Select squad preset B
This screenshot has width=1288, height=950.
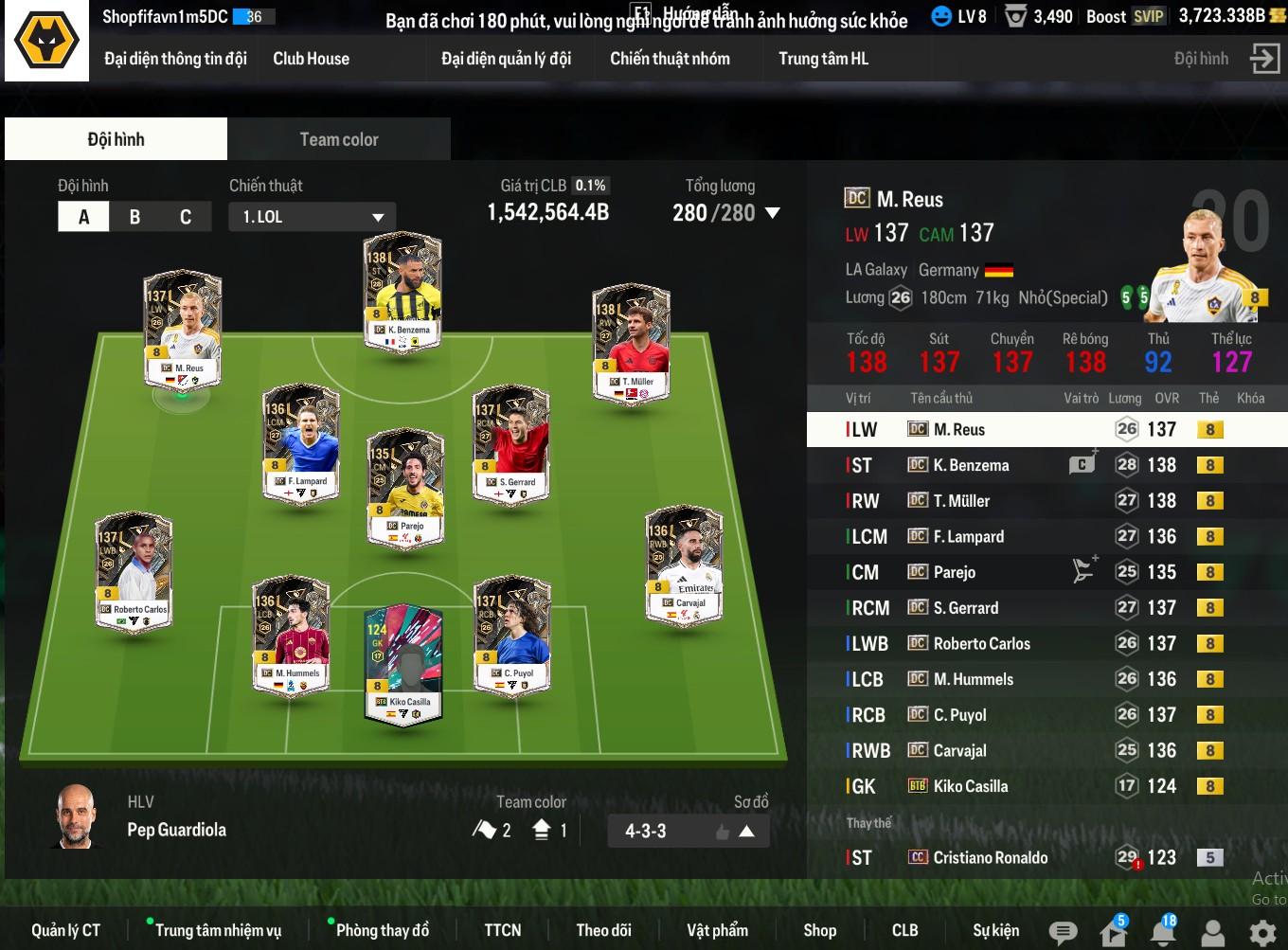coord(134,217)
